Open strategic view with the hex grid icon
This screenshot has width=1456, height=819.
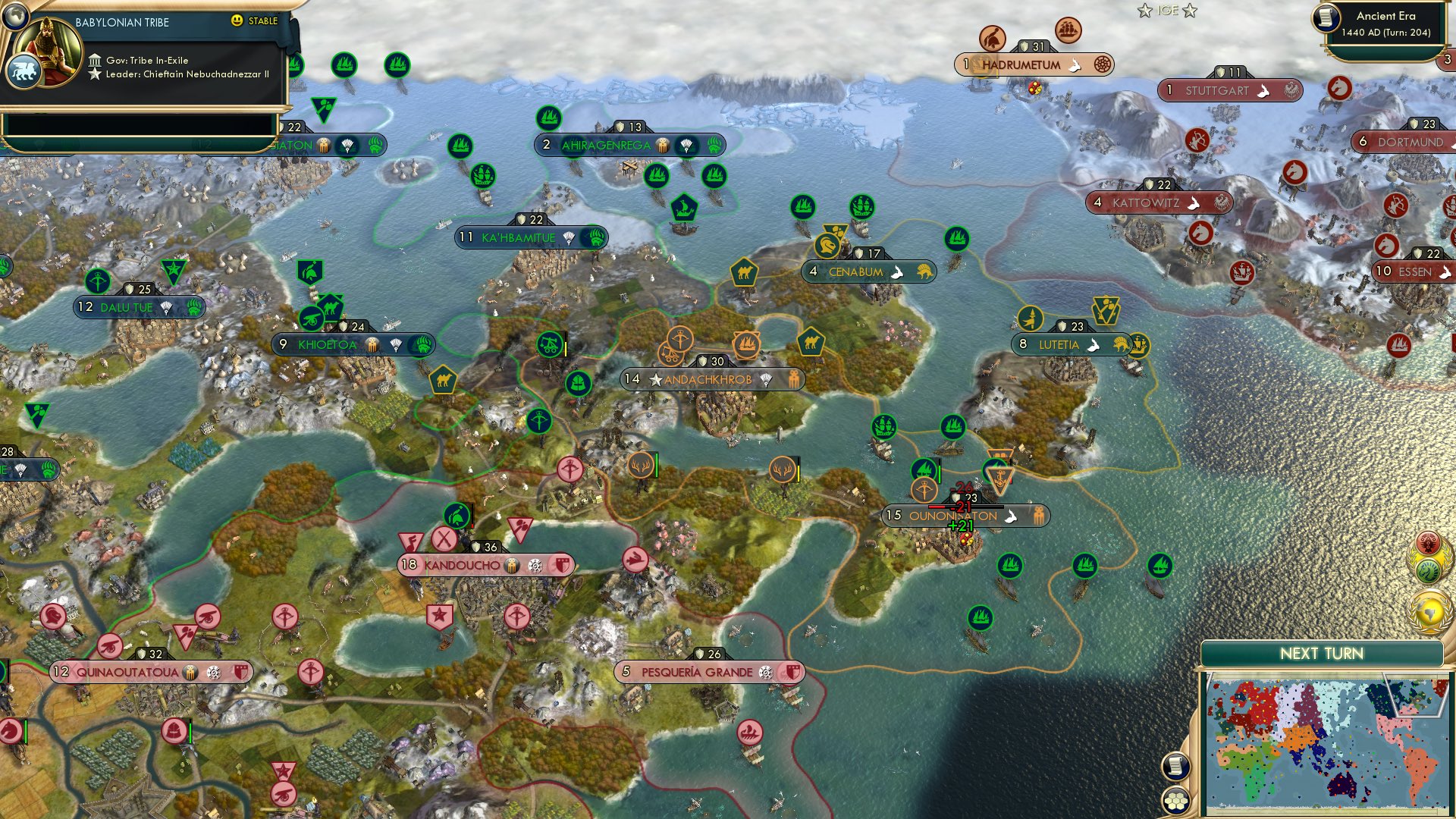1175,802
